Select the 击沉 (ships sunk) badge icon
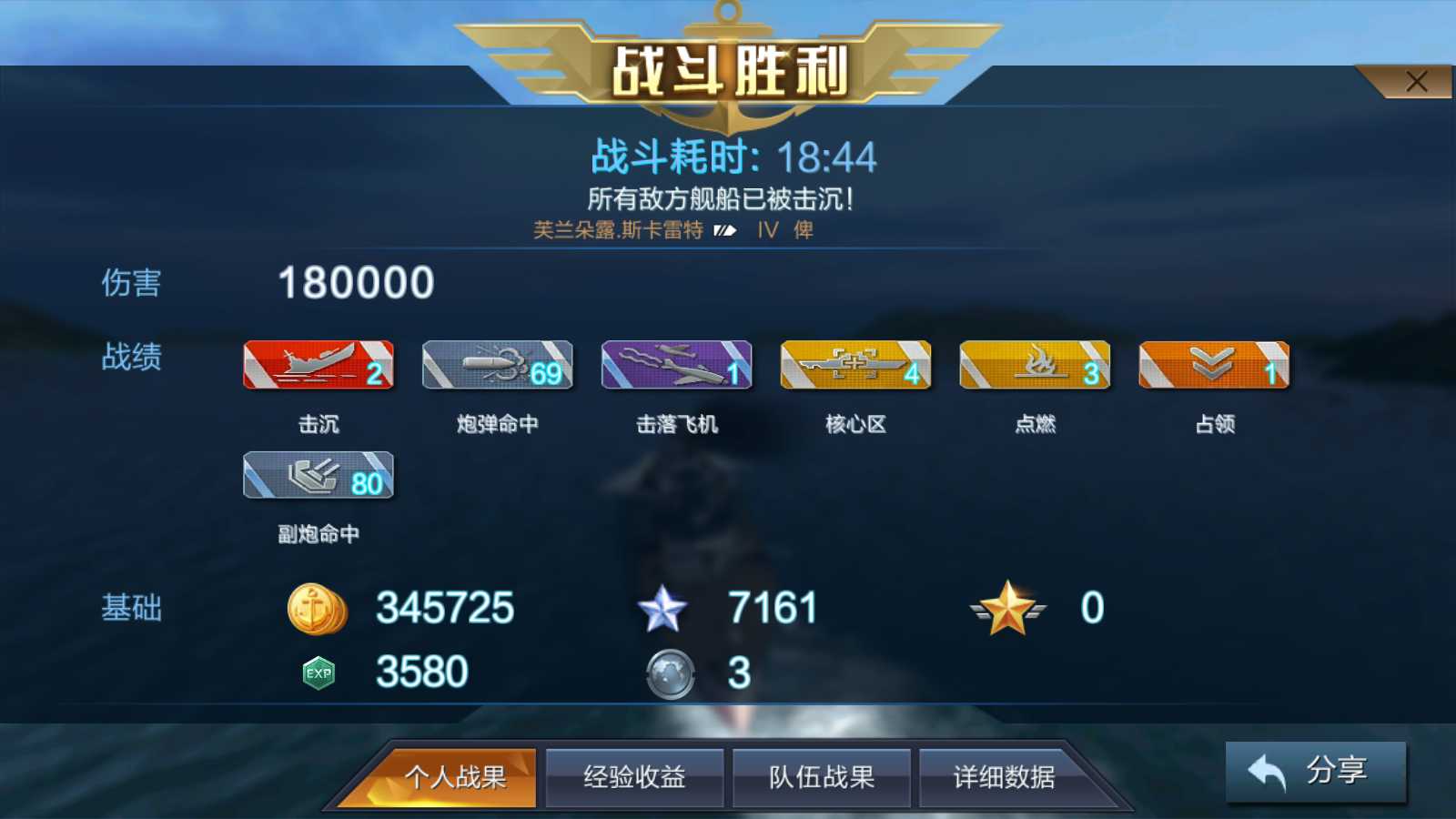The width and height of the screenshot is (1456, 819). 318,364
